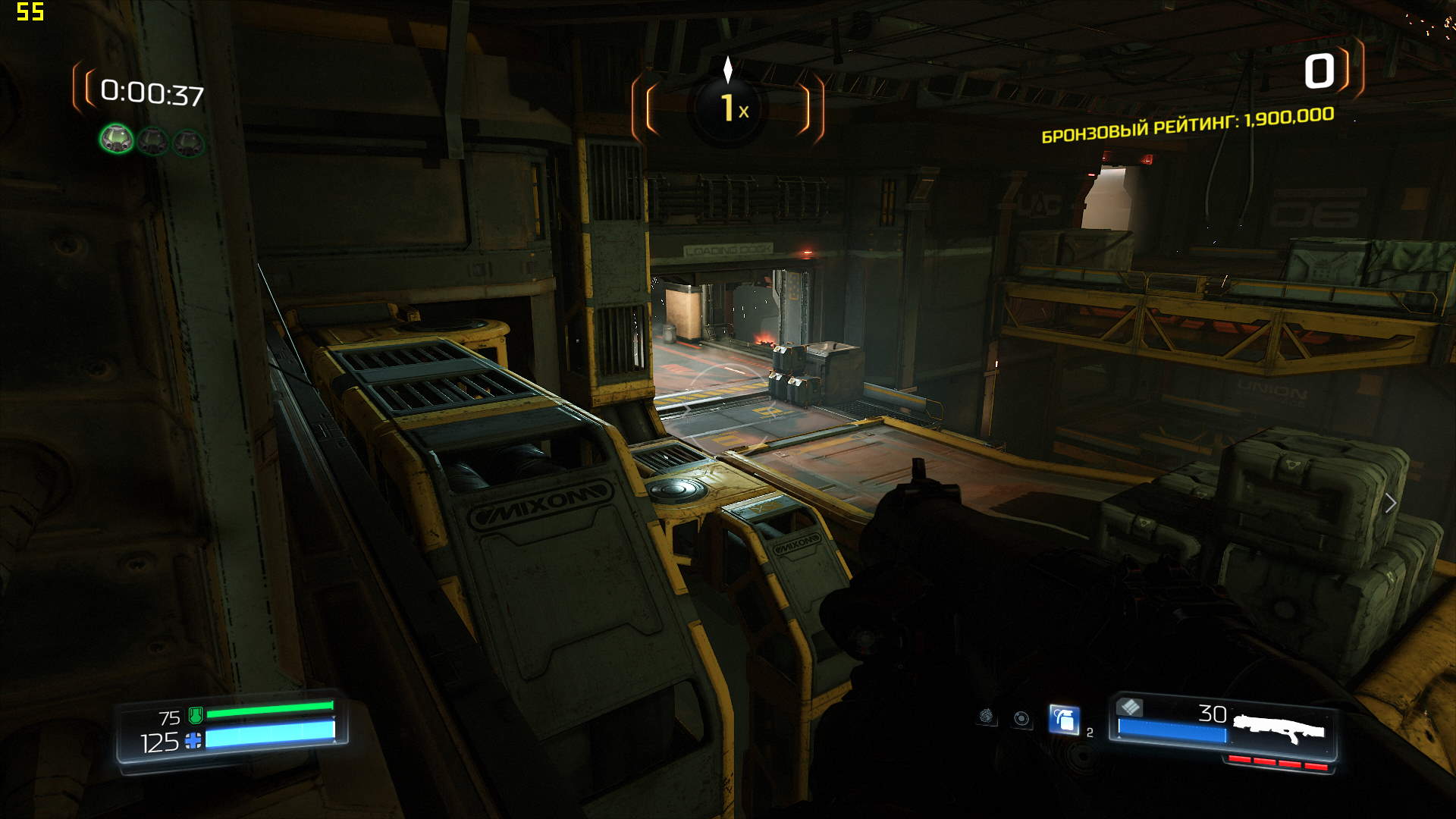Click the blue health cross icon

(x=193, y=741)
